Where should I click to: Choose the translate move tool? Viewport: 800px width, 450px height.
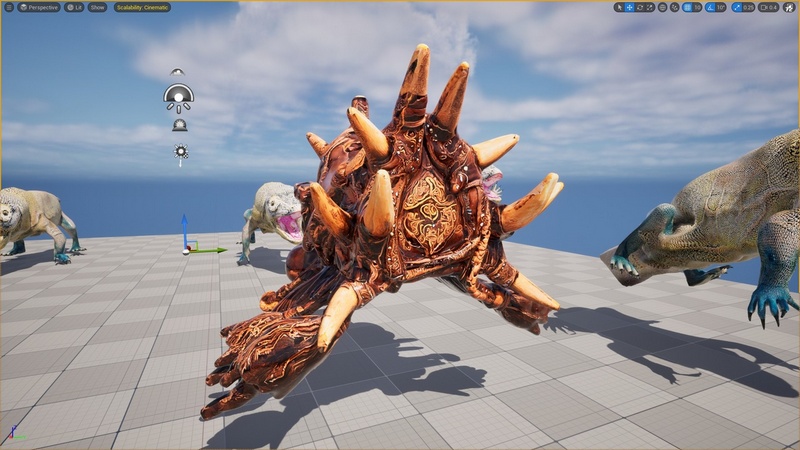[x=629, y=7]
